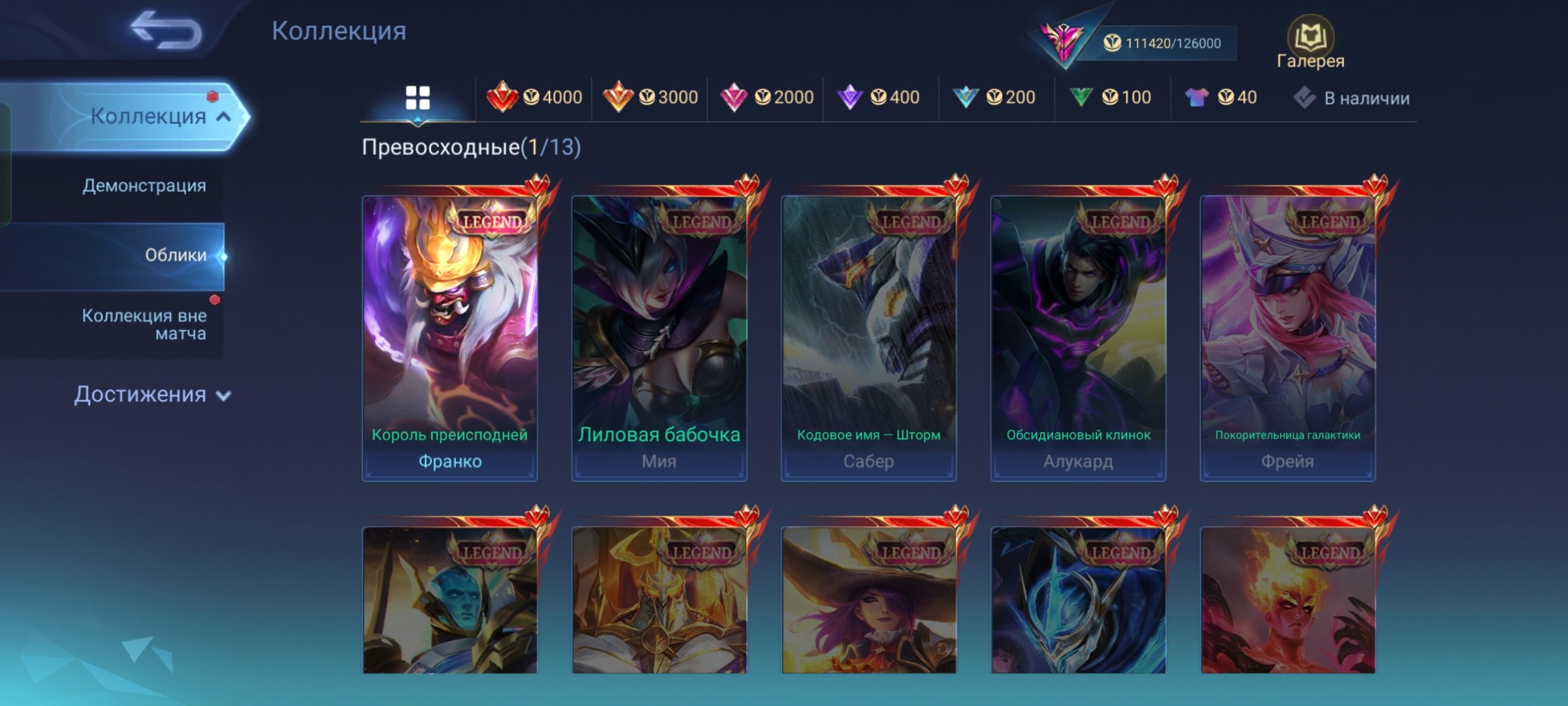
Task: Open the 100 points tier tab
Action: 1111,98
